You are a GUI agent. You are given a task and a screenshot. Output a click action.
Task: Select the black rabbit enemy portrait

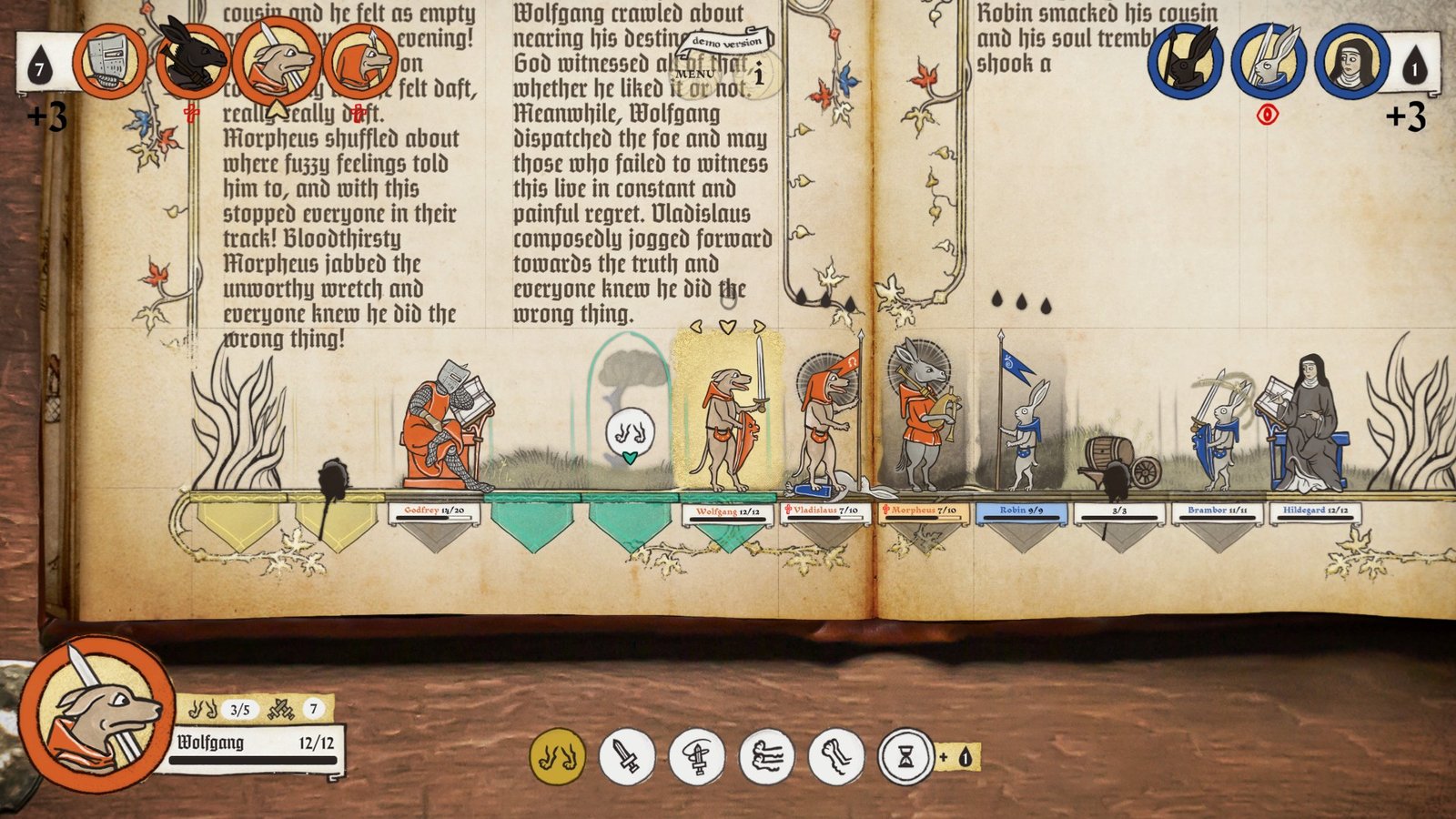pos(1185,62)
